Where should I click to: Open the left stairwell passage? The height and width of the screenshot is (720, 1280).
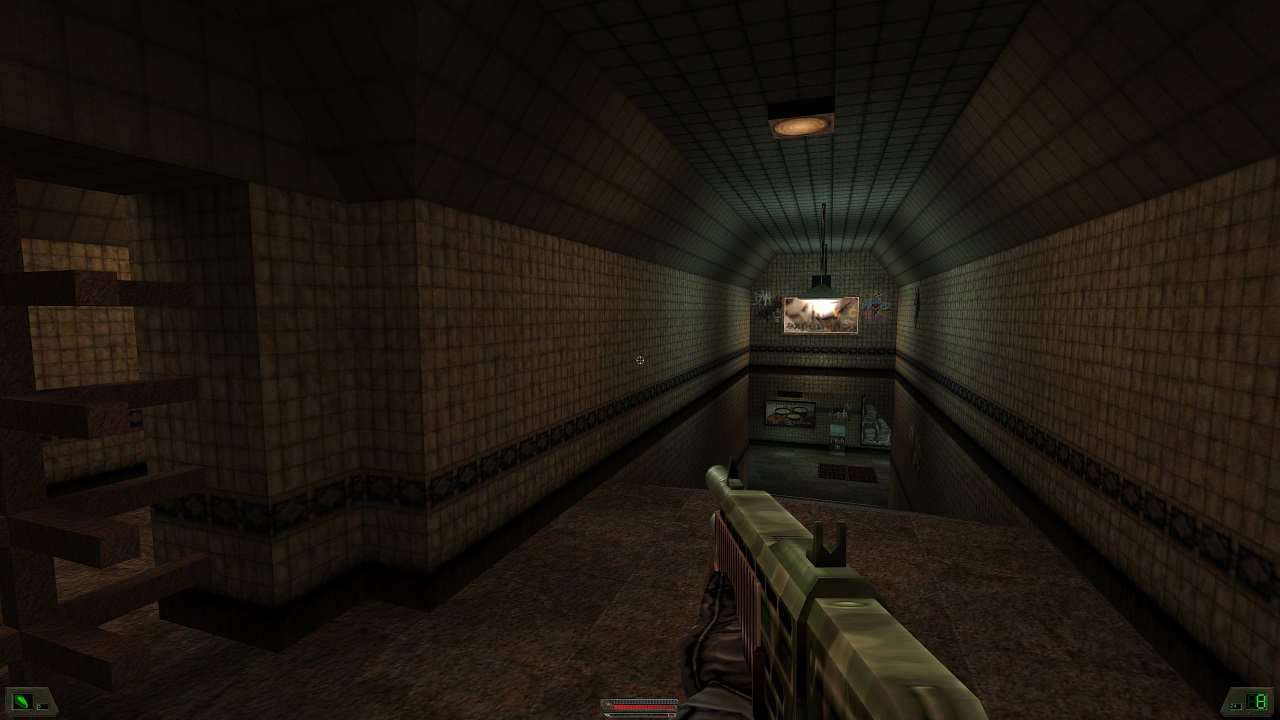pyautogui.click(x=80, y=400)
